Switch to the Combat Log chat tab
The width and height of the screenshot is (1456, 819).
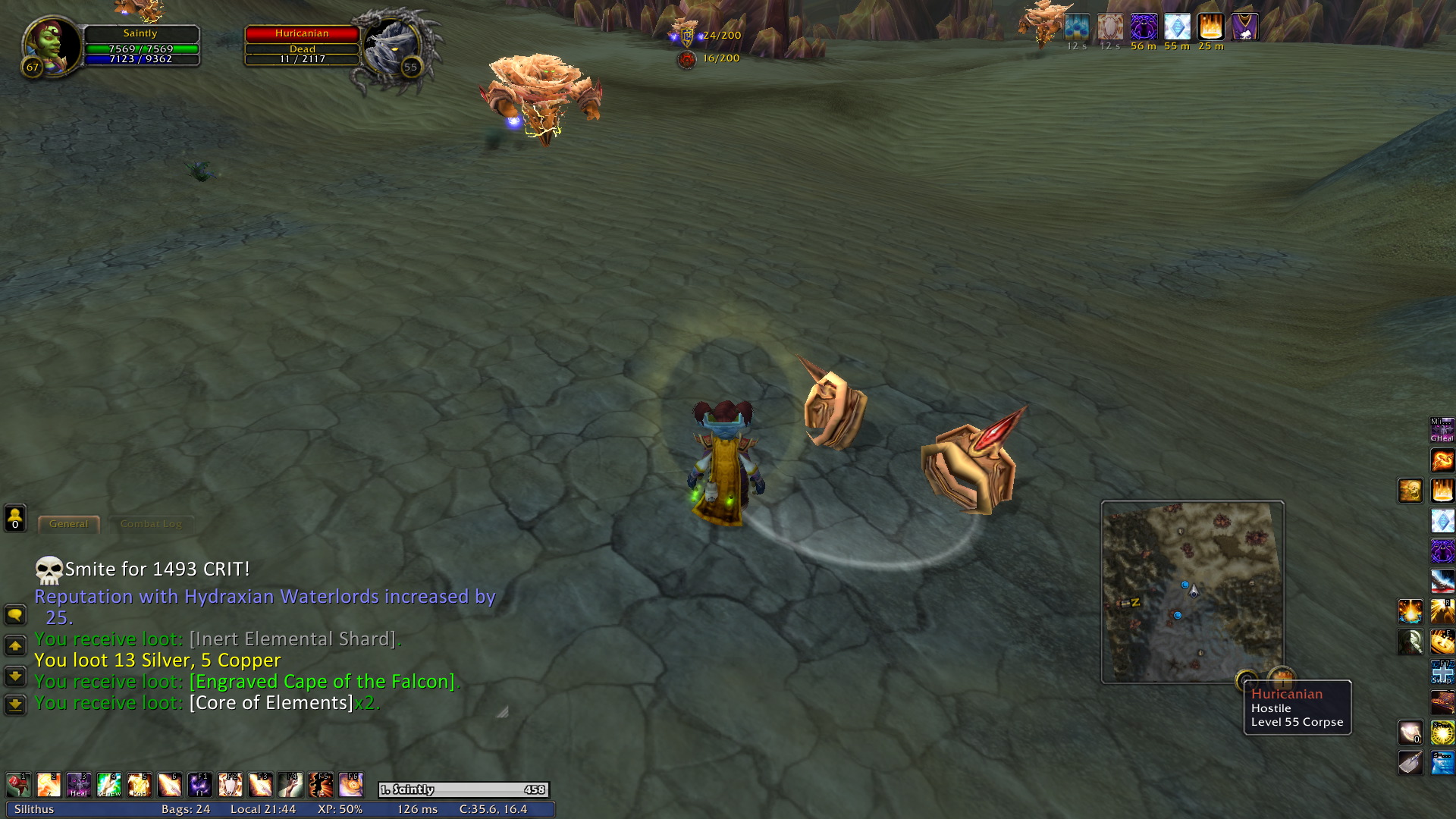tap(151, 524)
